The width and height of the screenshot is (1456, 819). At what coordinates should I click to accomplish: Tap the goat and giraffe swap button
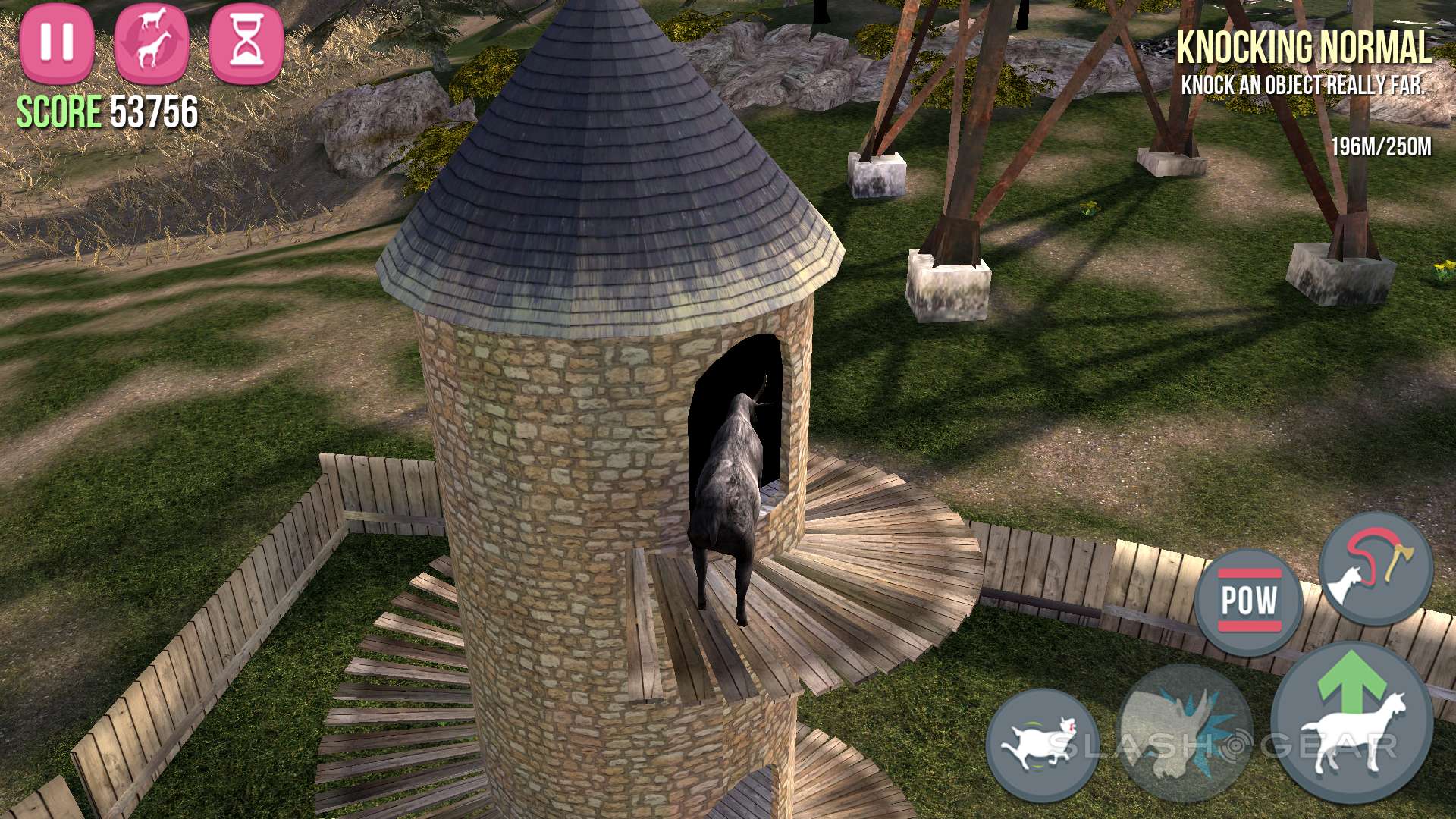(x=152, y=42)
